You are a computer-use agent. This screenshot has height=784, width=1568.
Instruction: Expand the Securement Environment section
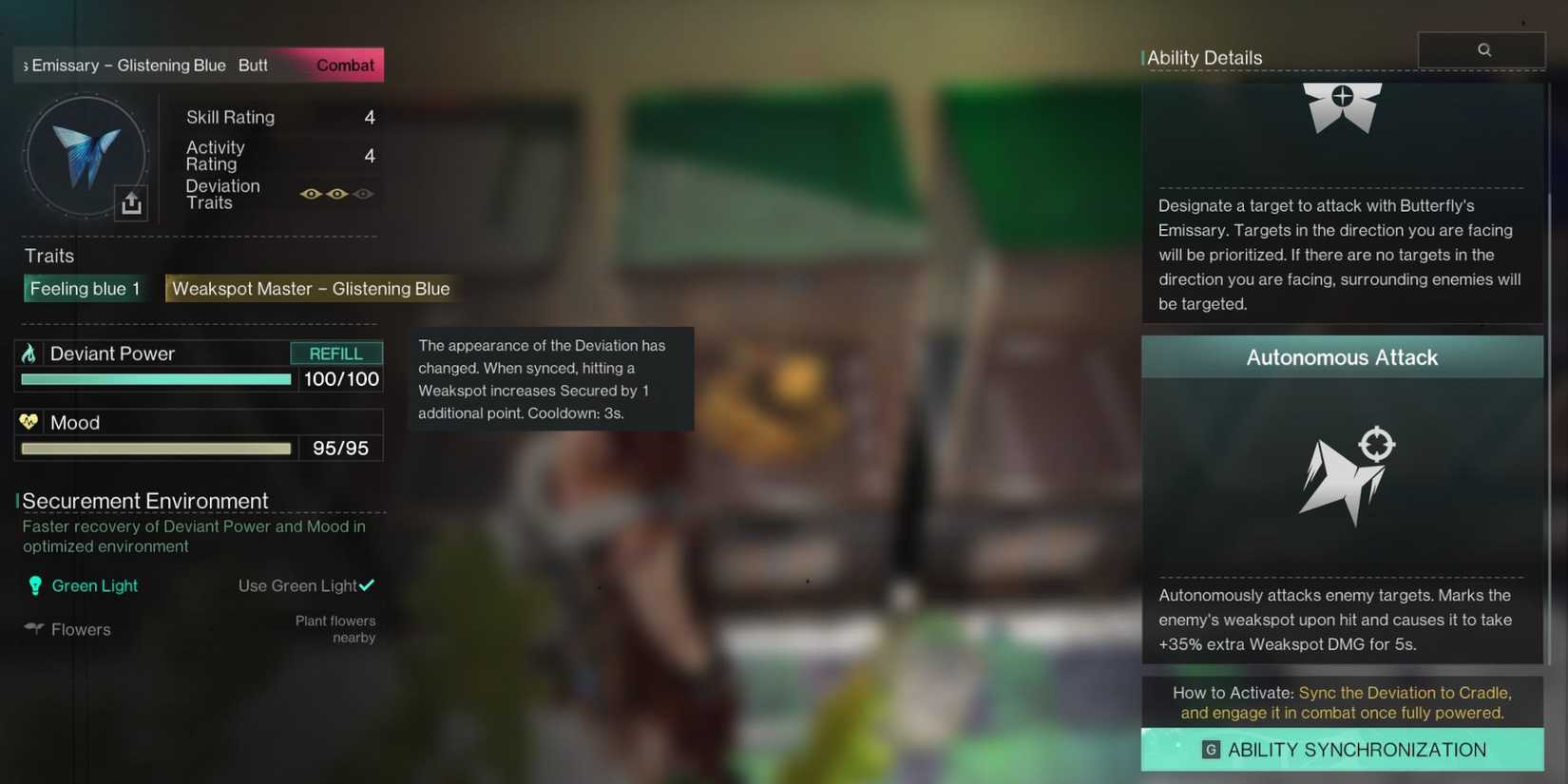pyautogui.click(x=143, y=500)
